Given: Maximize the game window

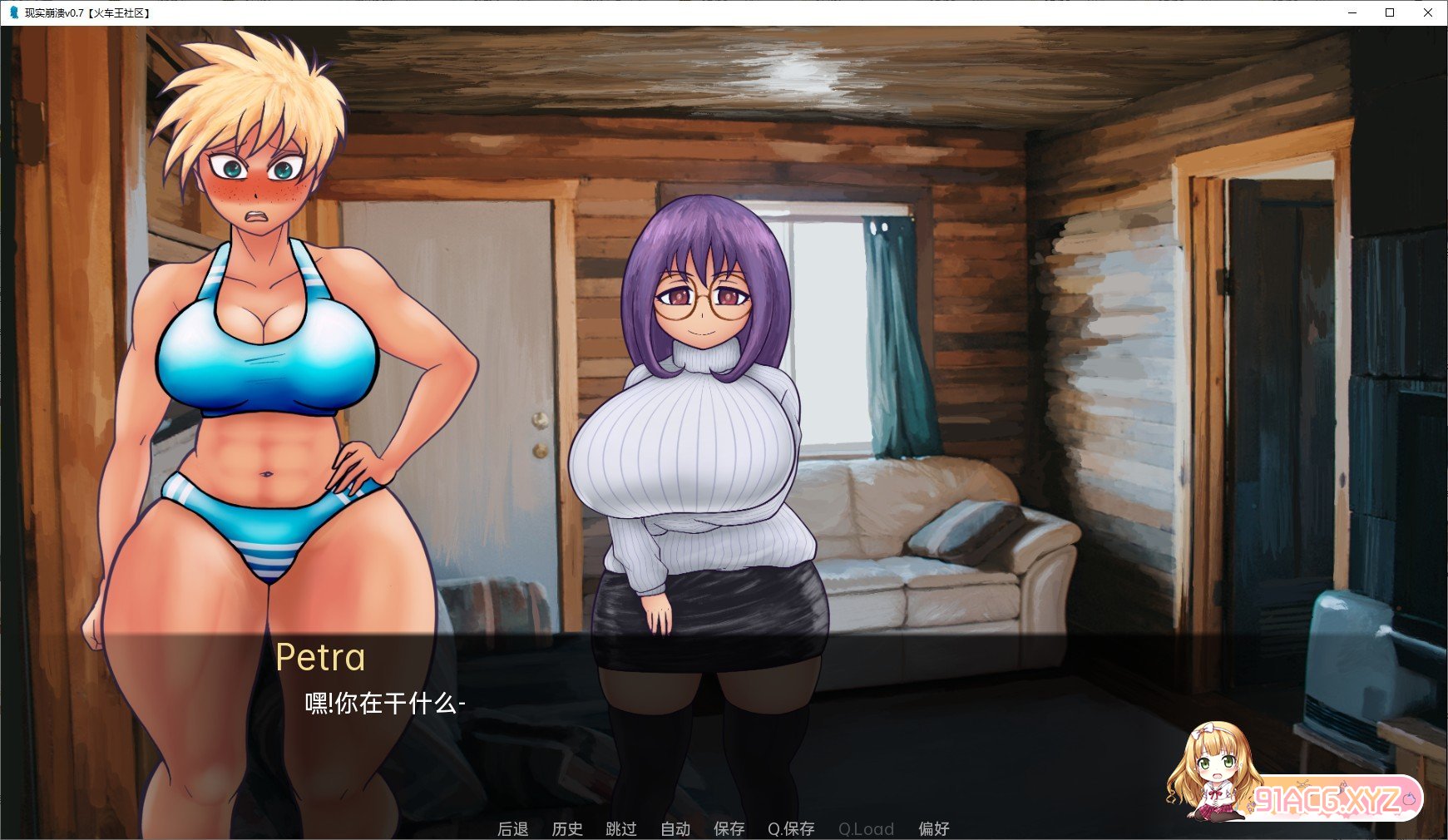Looking at the screenshot, I should pos(1390,12).
